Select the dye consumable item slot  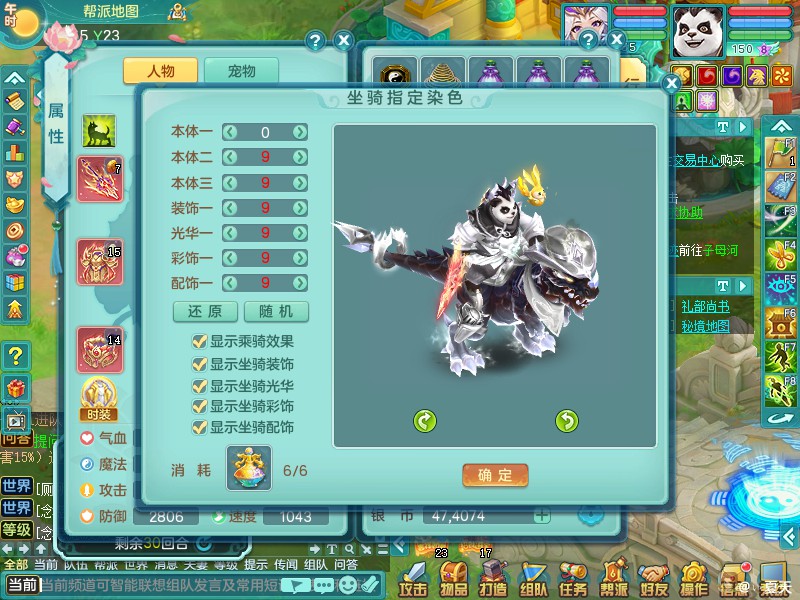[248, 469]
